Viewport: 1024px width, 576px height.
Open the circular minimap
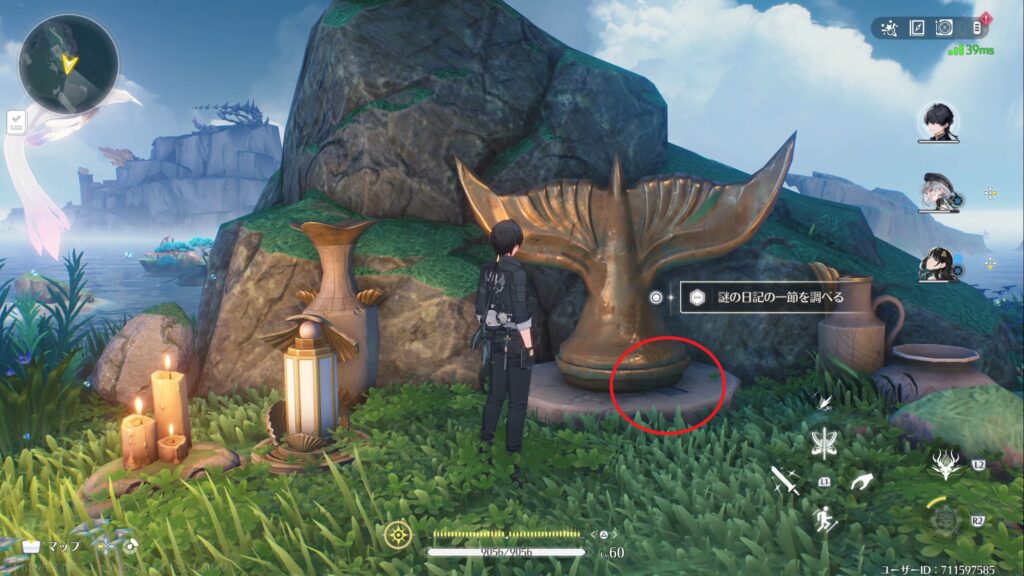point(68,64)
